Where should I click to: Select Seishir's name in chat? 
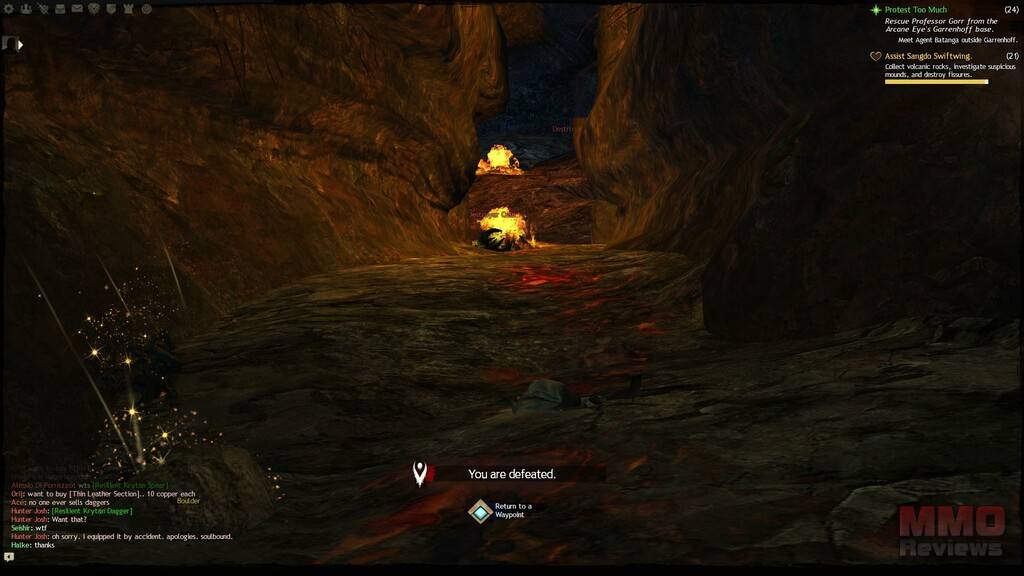pos(21,528)
